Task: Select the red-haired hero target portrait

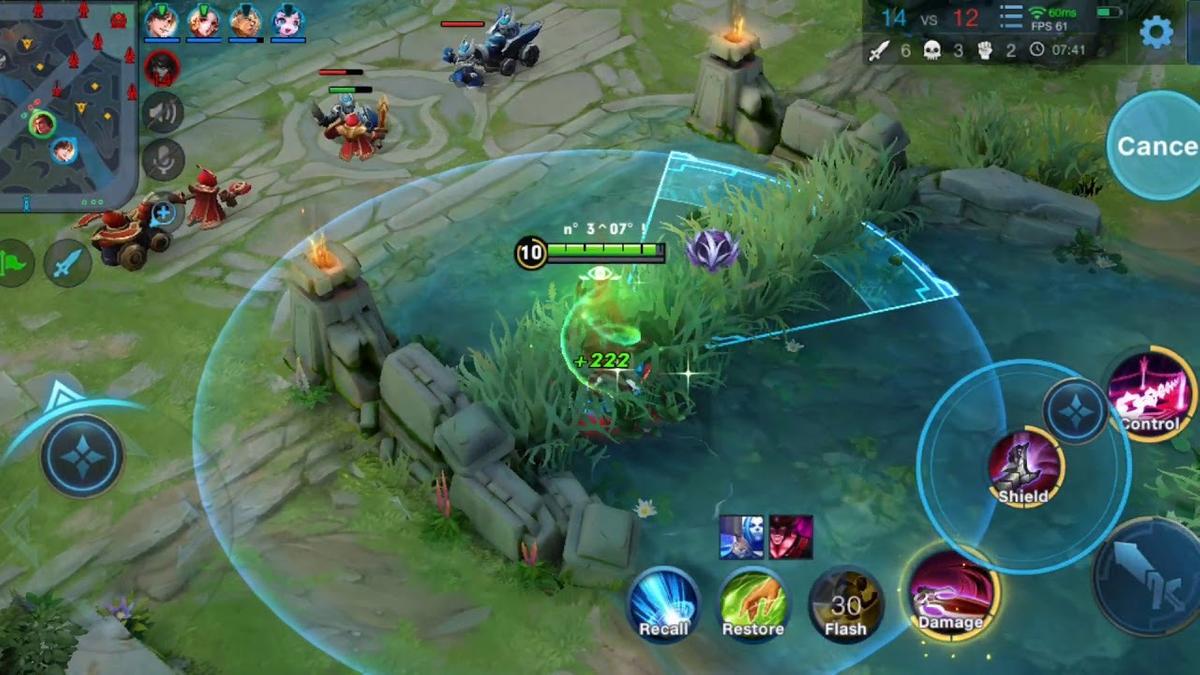Action: click(791, 538)
